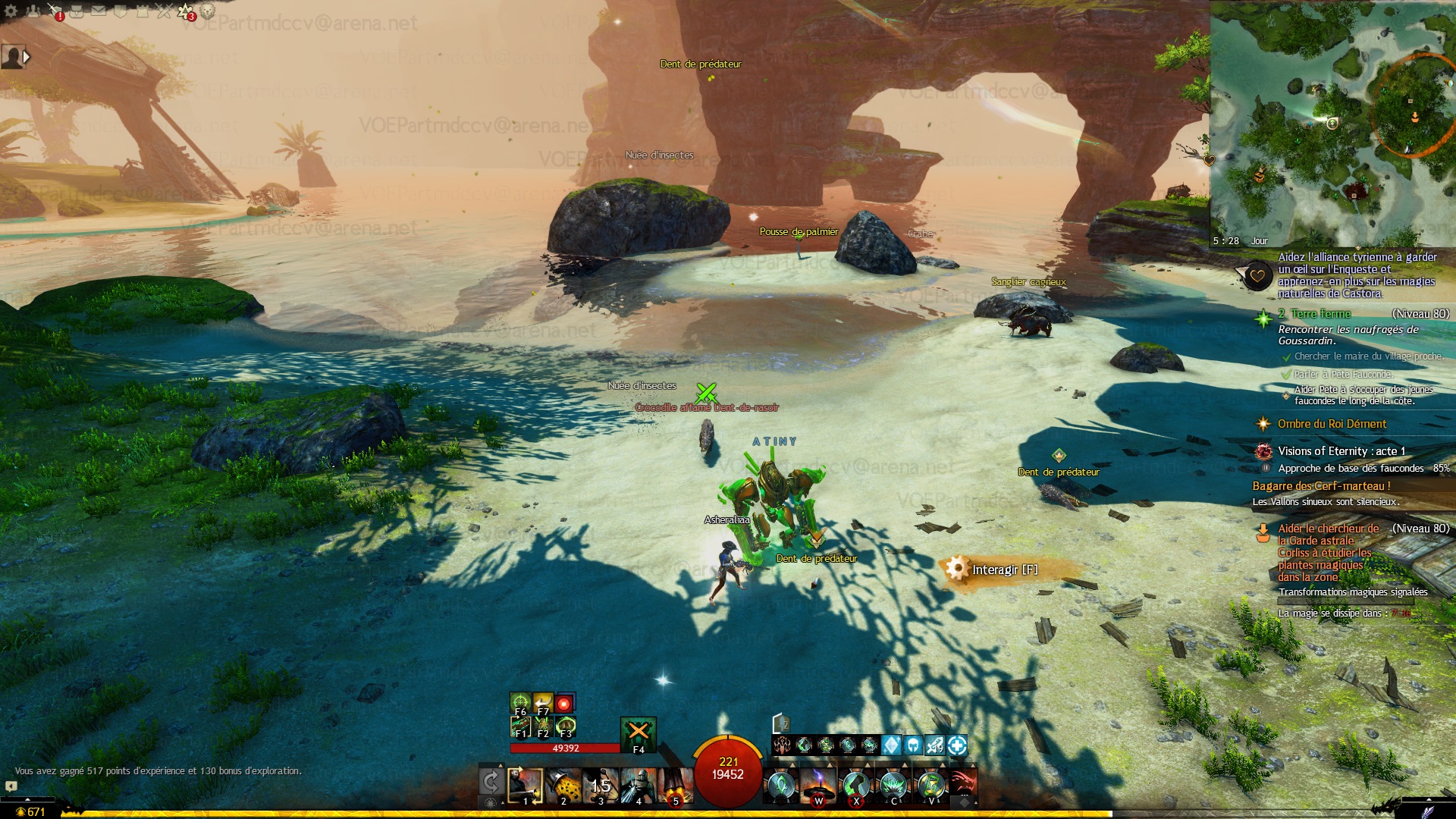Activate the turret utility skill on W

pos(818,786)
